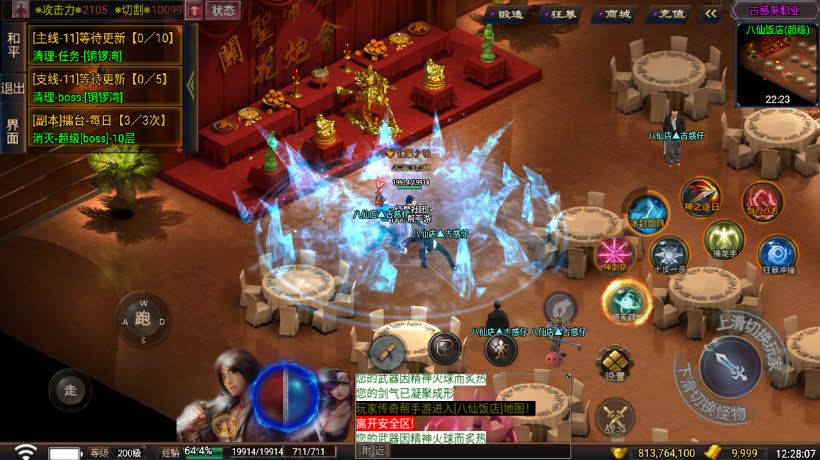Select the 支线-11 side quest entry
The image size is (820, 460).
point(105,87)
